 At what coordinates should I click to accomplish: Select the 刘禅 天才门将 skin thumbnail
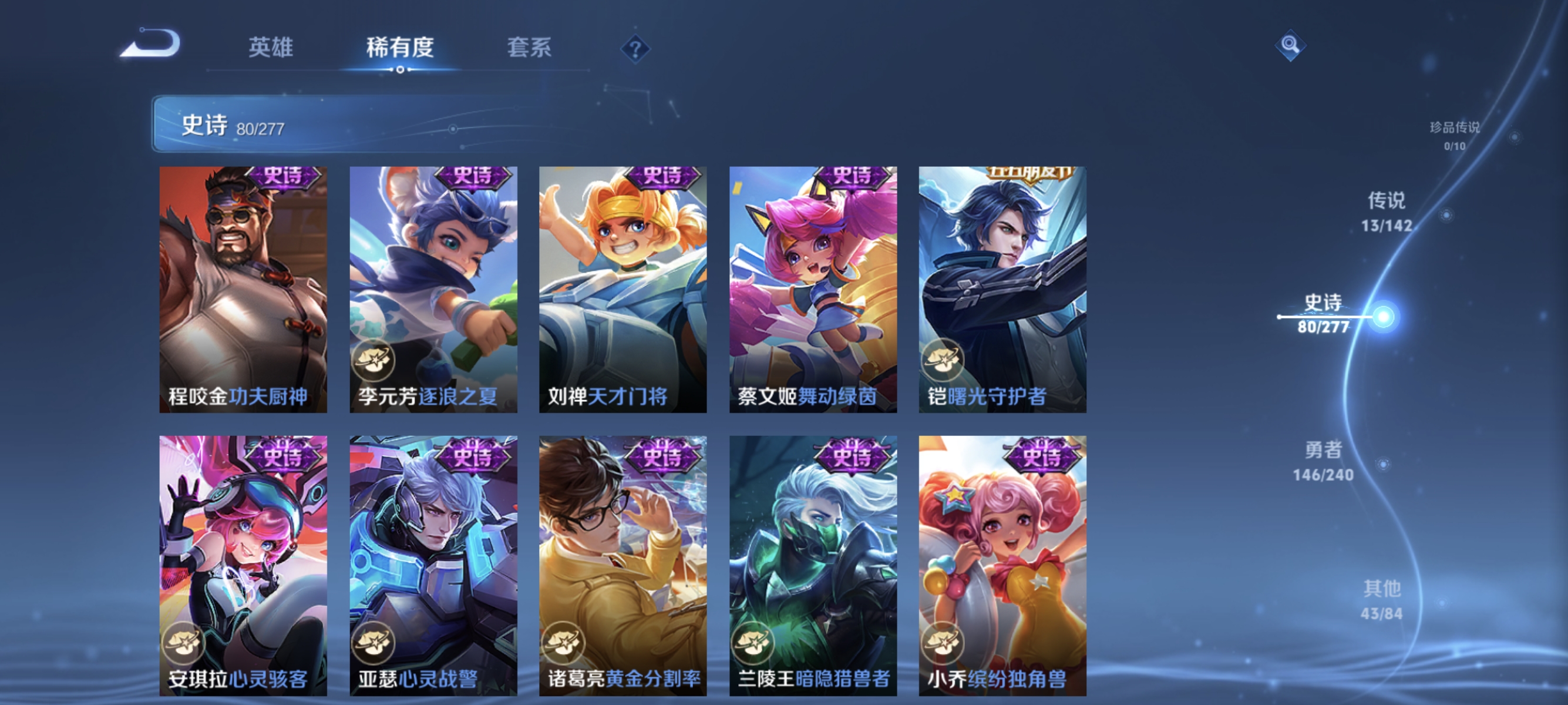[x=622, y=292]
